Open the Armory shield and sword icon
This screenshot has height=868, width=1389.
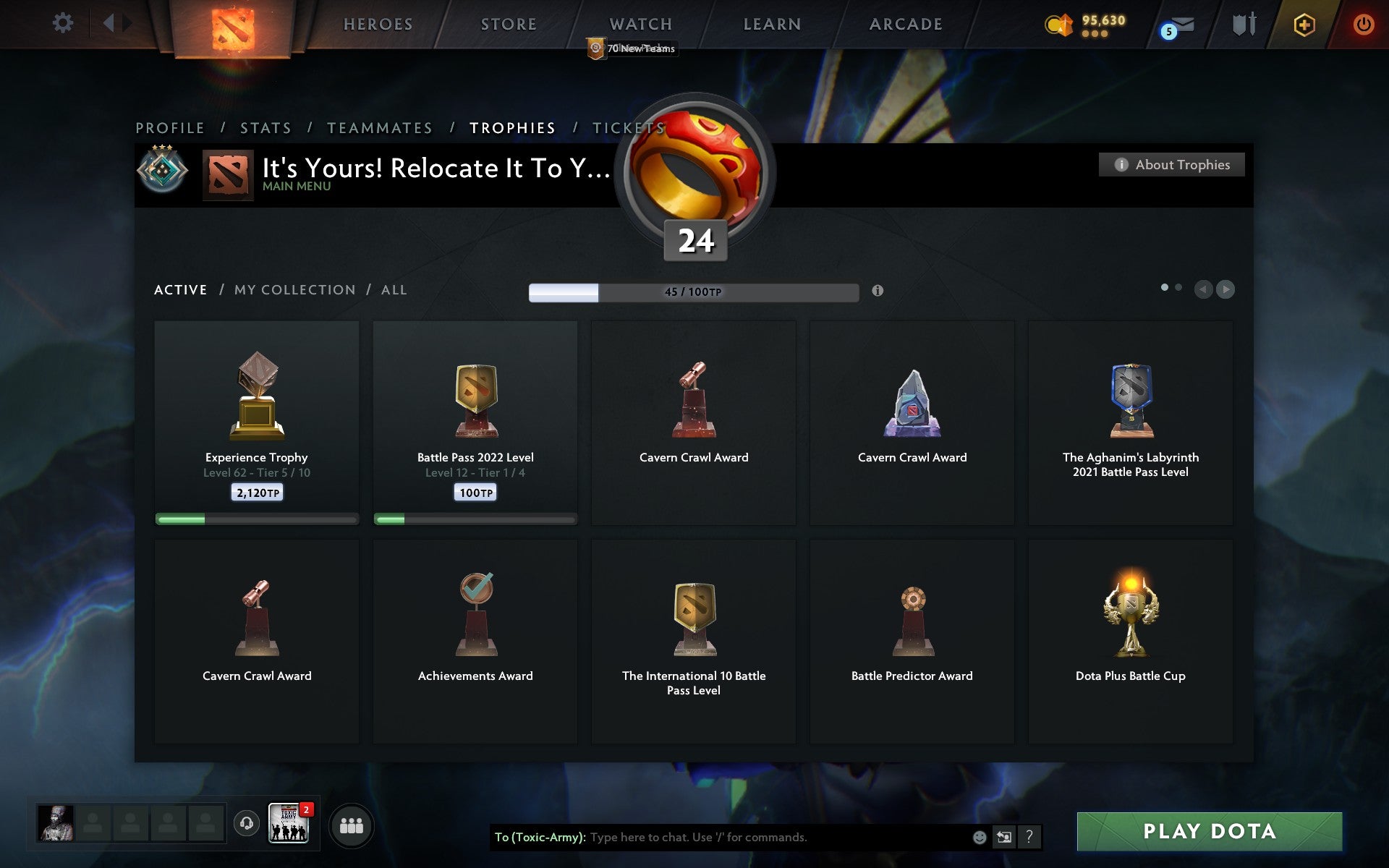1242,24
